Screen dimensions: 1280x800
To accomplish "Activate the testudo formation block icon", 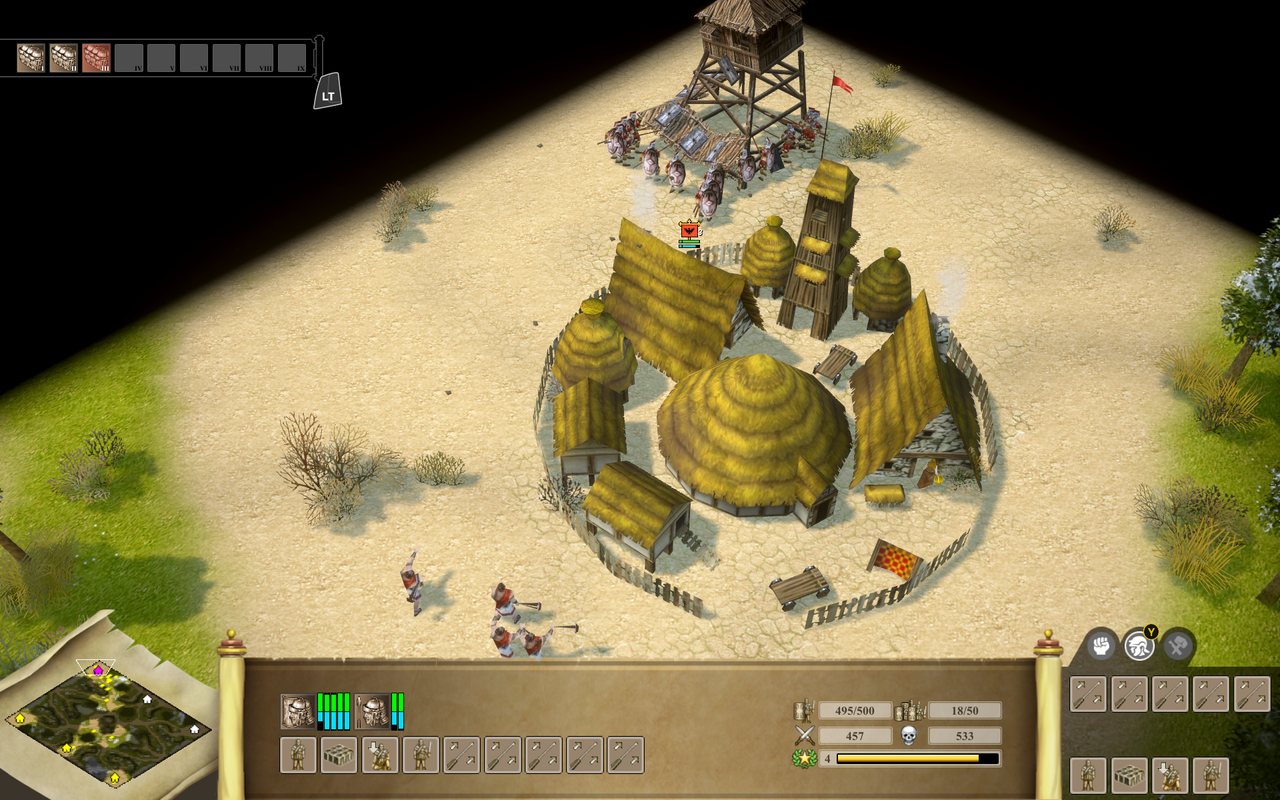I will tap(1129, 775).
